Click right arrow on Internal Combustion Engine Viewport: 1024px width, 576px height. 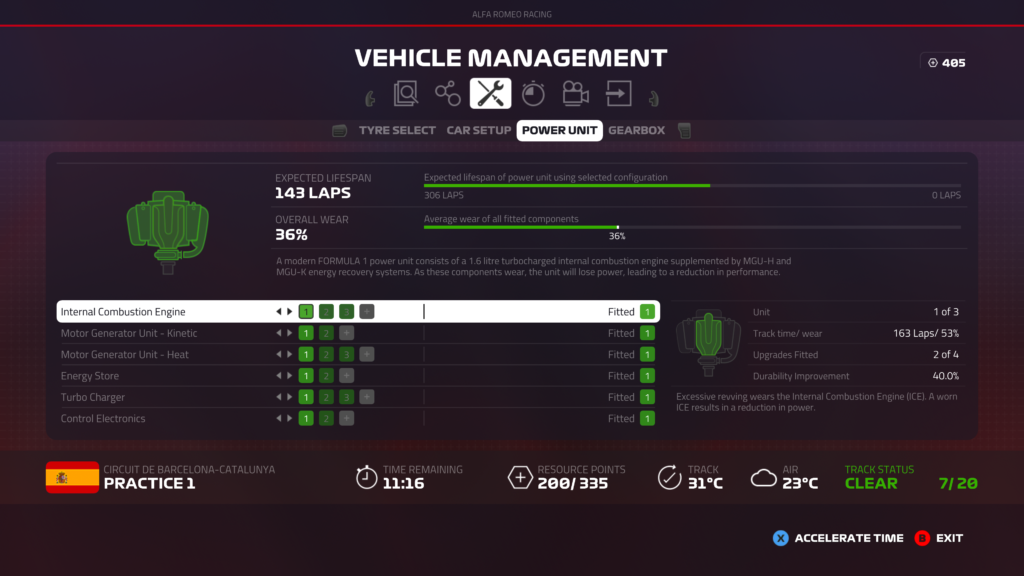290,312
